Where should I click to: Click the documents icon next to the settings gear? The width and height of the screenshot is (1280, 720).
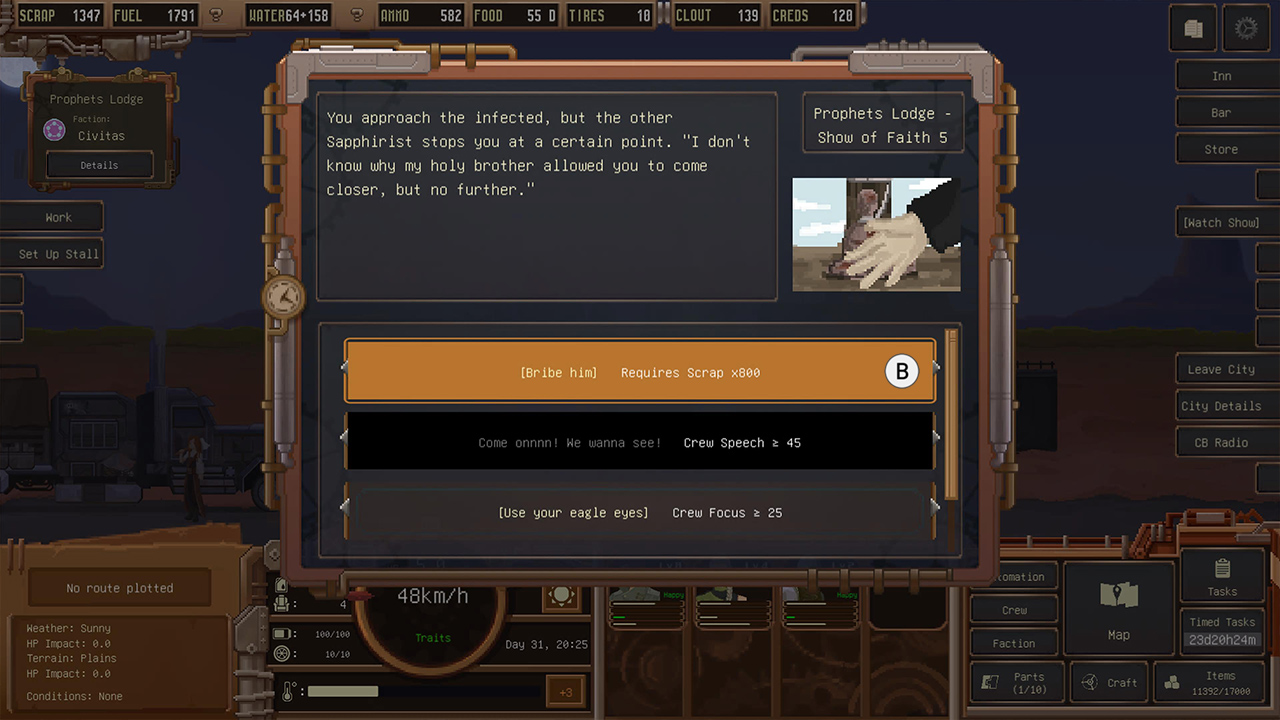point(1192,28)
